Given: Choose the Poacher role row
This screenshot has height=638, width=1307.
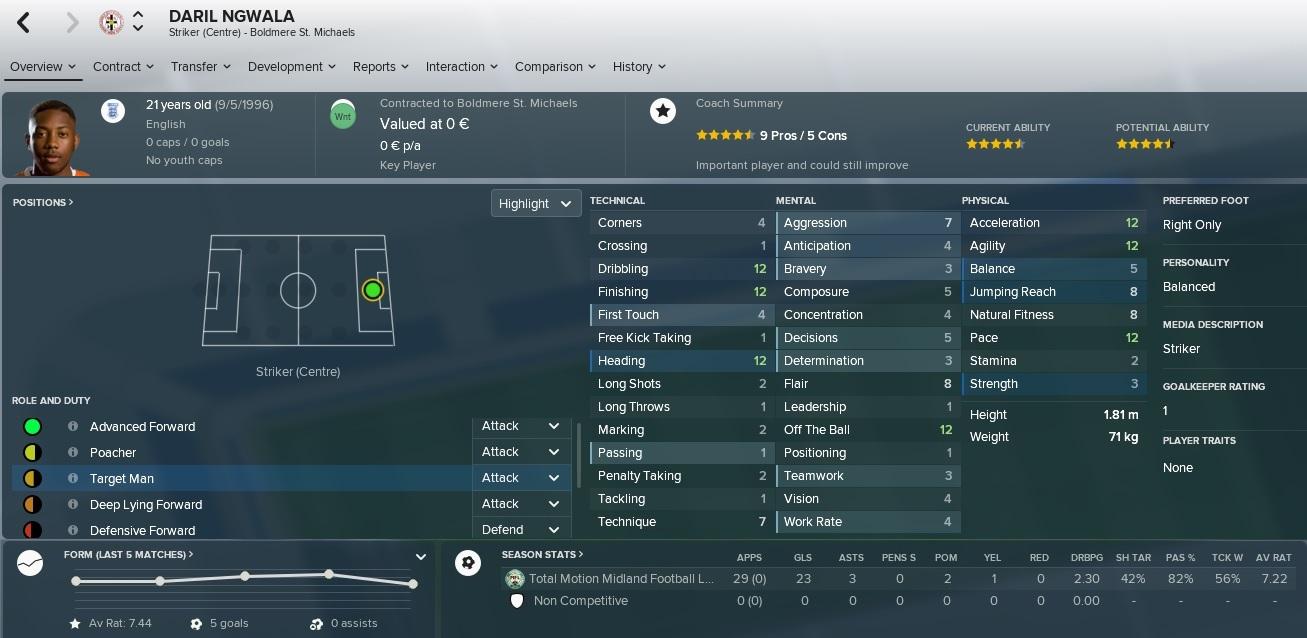Looking at the screenshot, I should (x=113, y=453).
